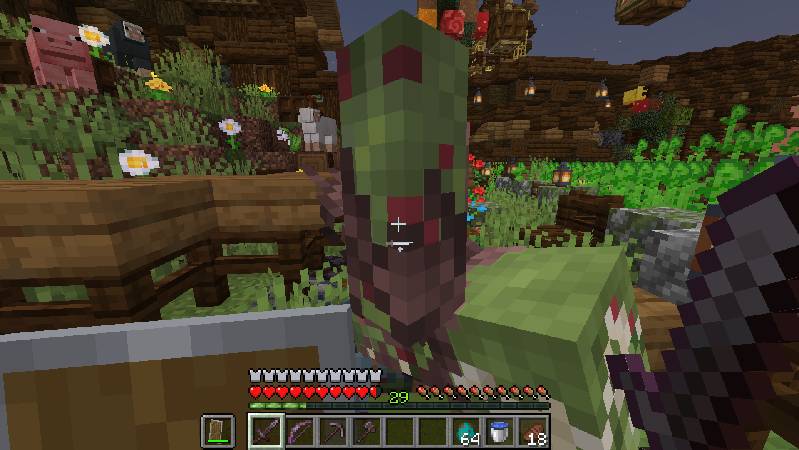Screen dimensions: 799x450
Task: Pick the water bucket hotbar slot
Action: pyautogui.click(x=499, y=432)
